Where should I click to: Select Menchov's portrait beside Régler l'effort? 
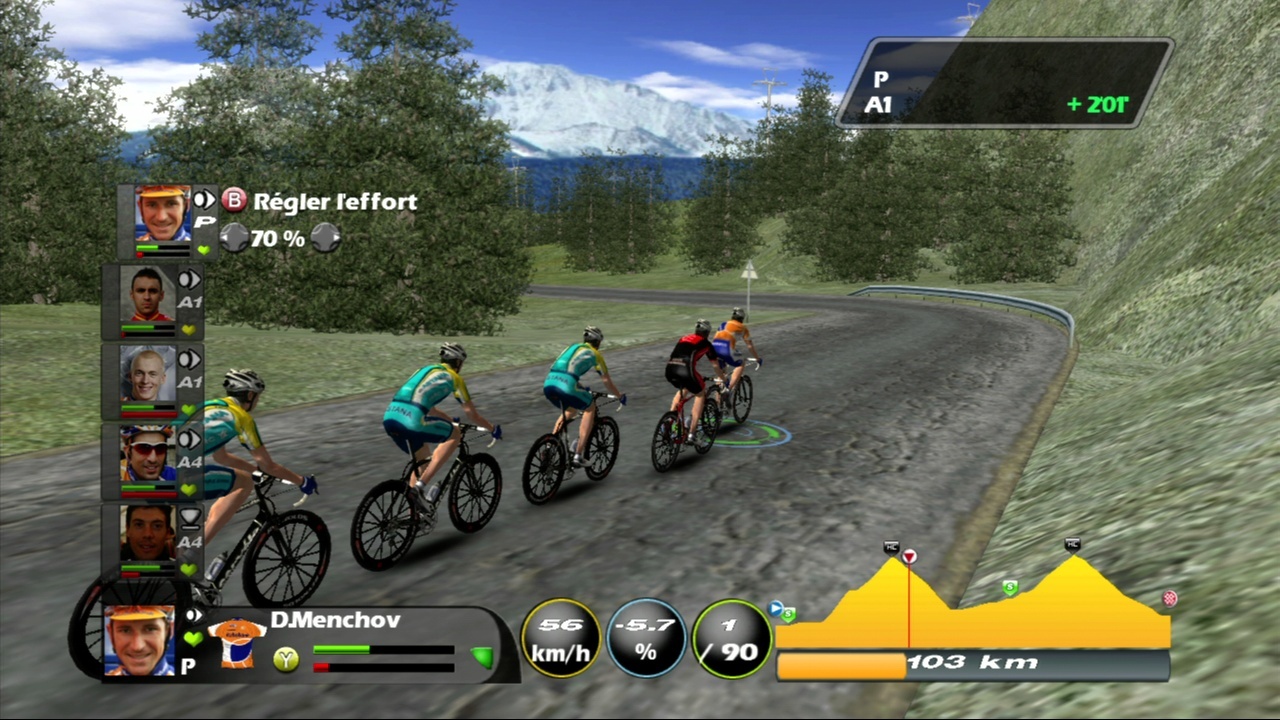point(162,214)
